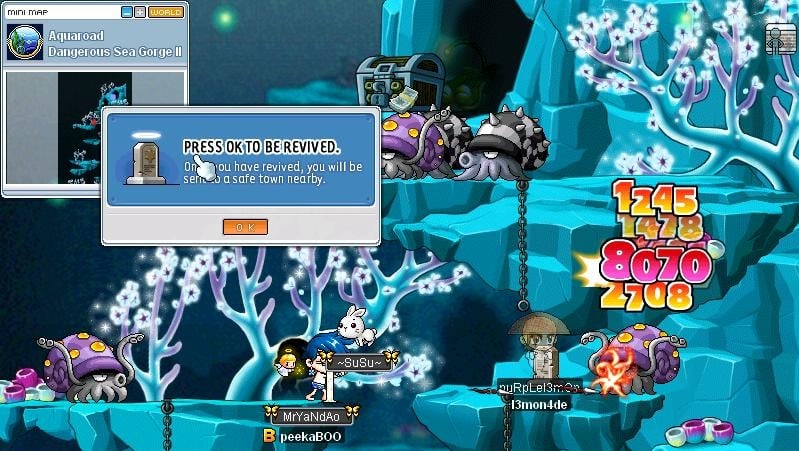Open the World map
This screenshot has height=451, width=799.
[165, 12]
